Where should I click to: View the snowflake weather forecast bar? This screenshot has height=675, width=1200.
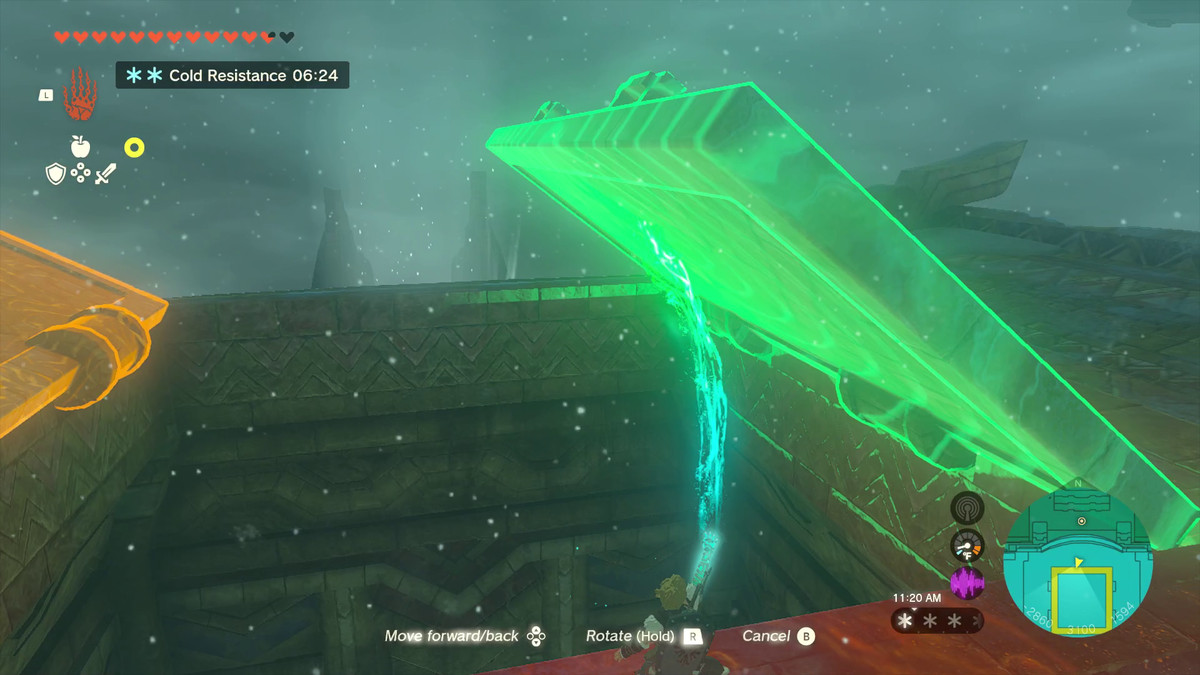(937, 621)
